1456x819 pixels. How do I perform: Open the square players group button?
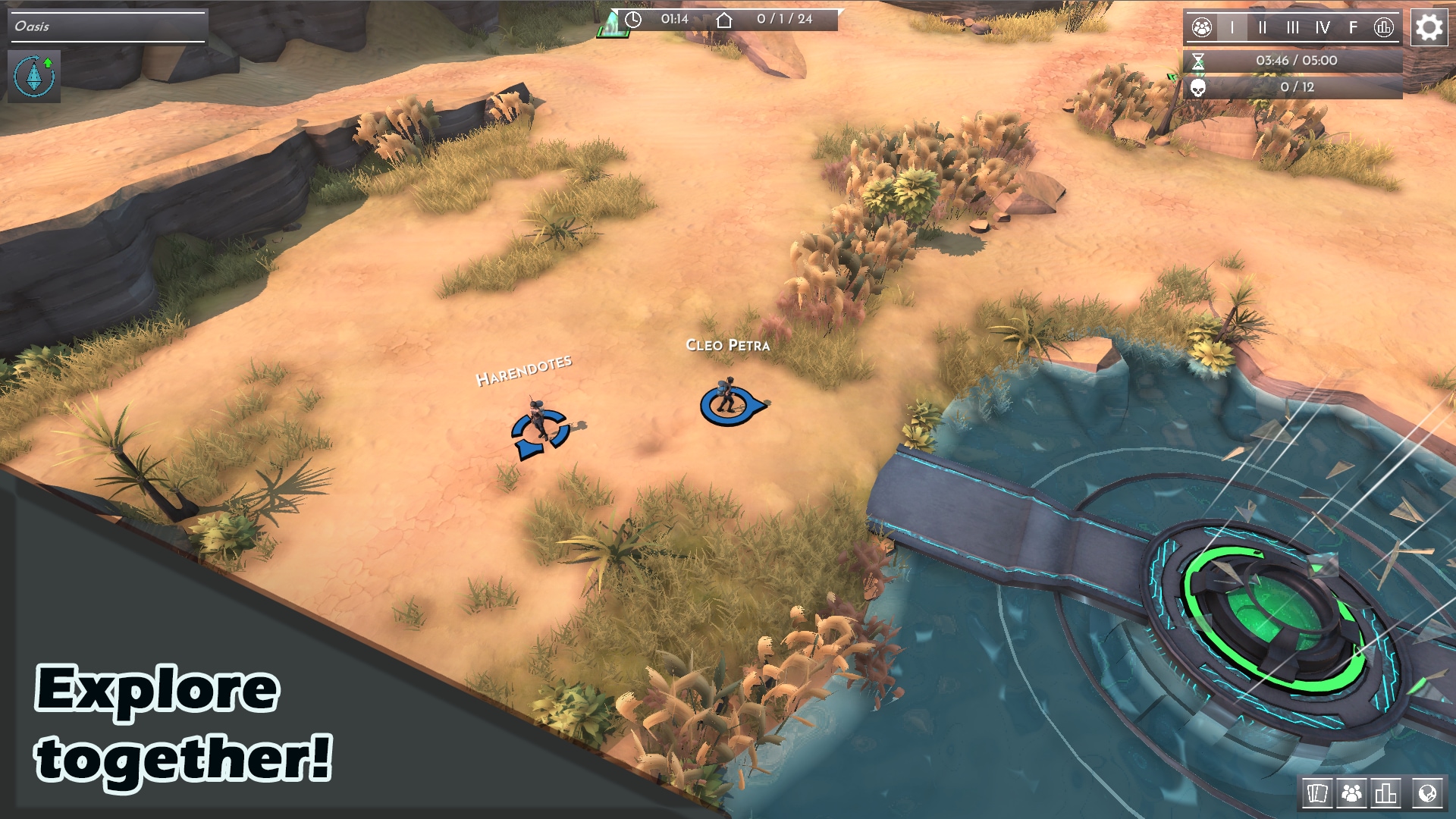[1351, 793]
